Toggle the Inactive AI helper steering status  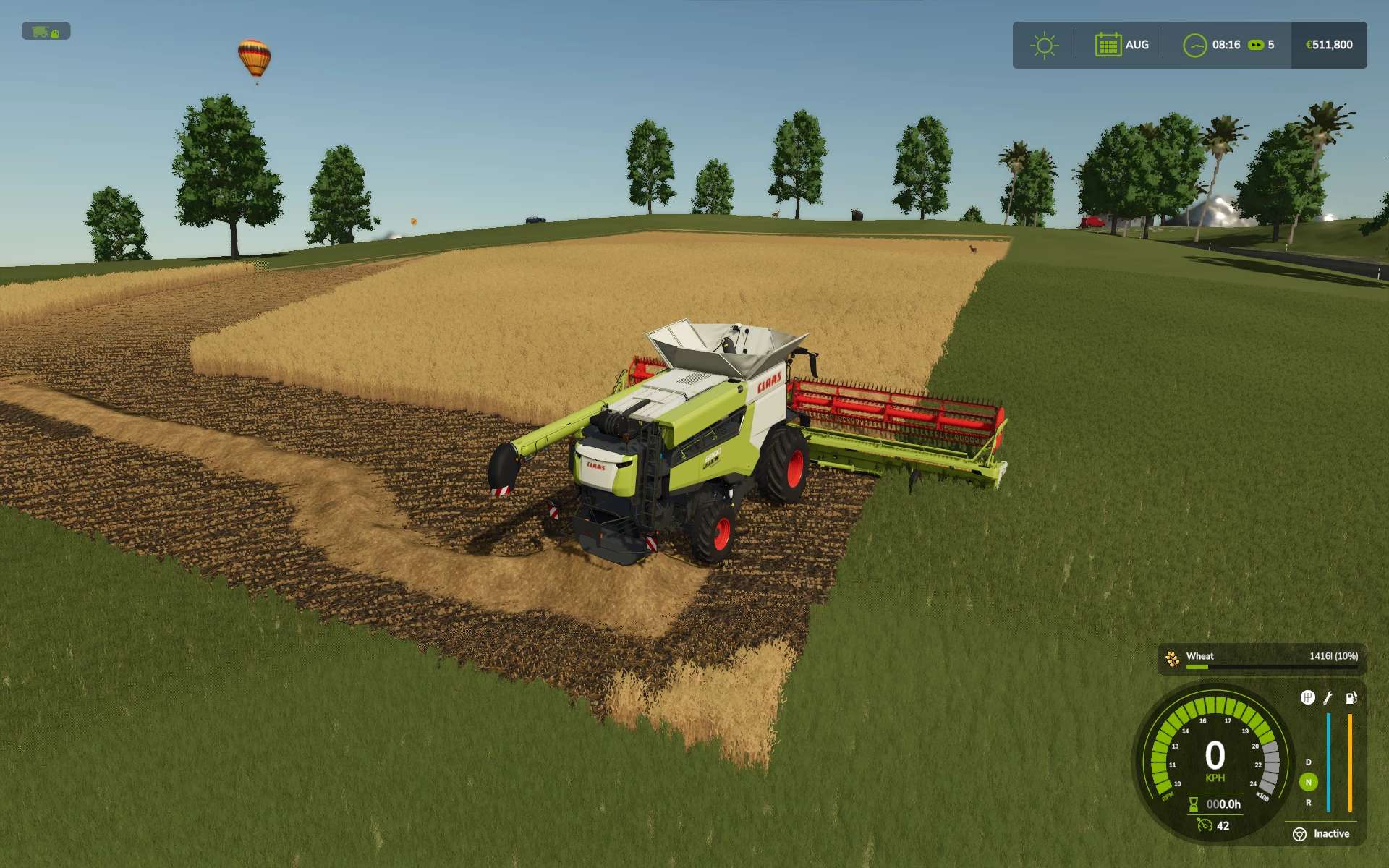[x=1321, y=834]
